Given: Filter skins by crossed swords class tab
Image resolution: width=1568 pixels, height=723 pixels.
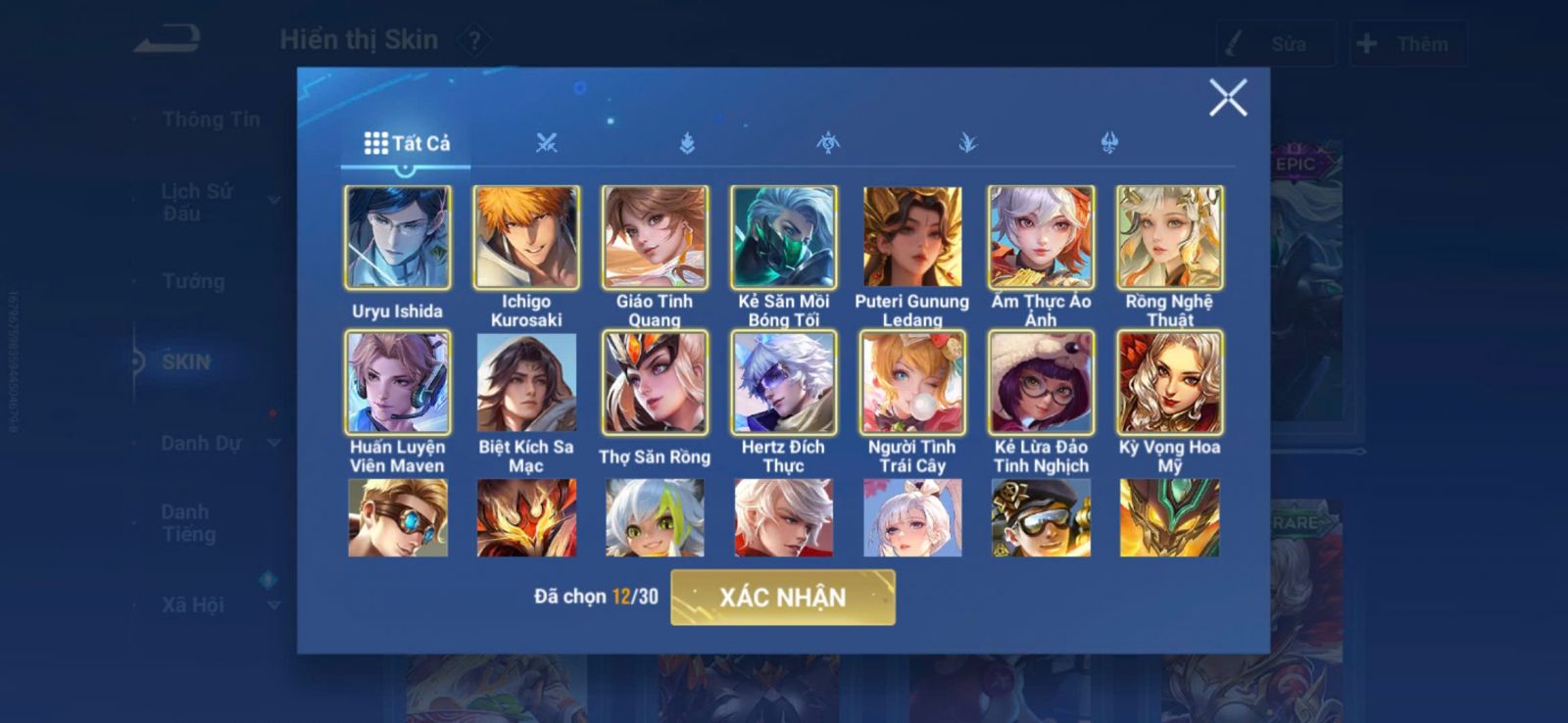Looking at the screenshot, I should tap(547, 144).
